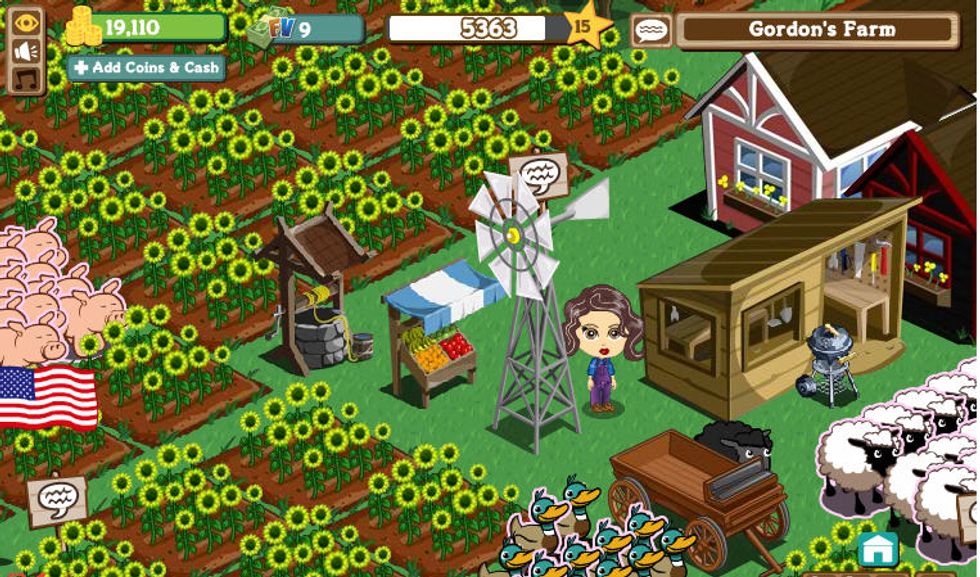The image size is (980, 577).
Task: Toggle the eye visibility icon
Action: [26, 22]
